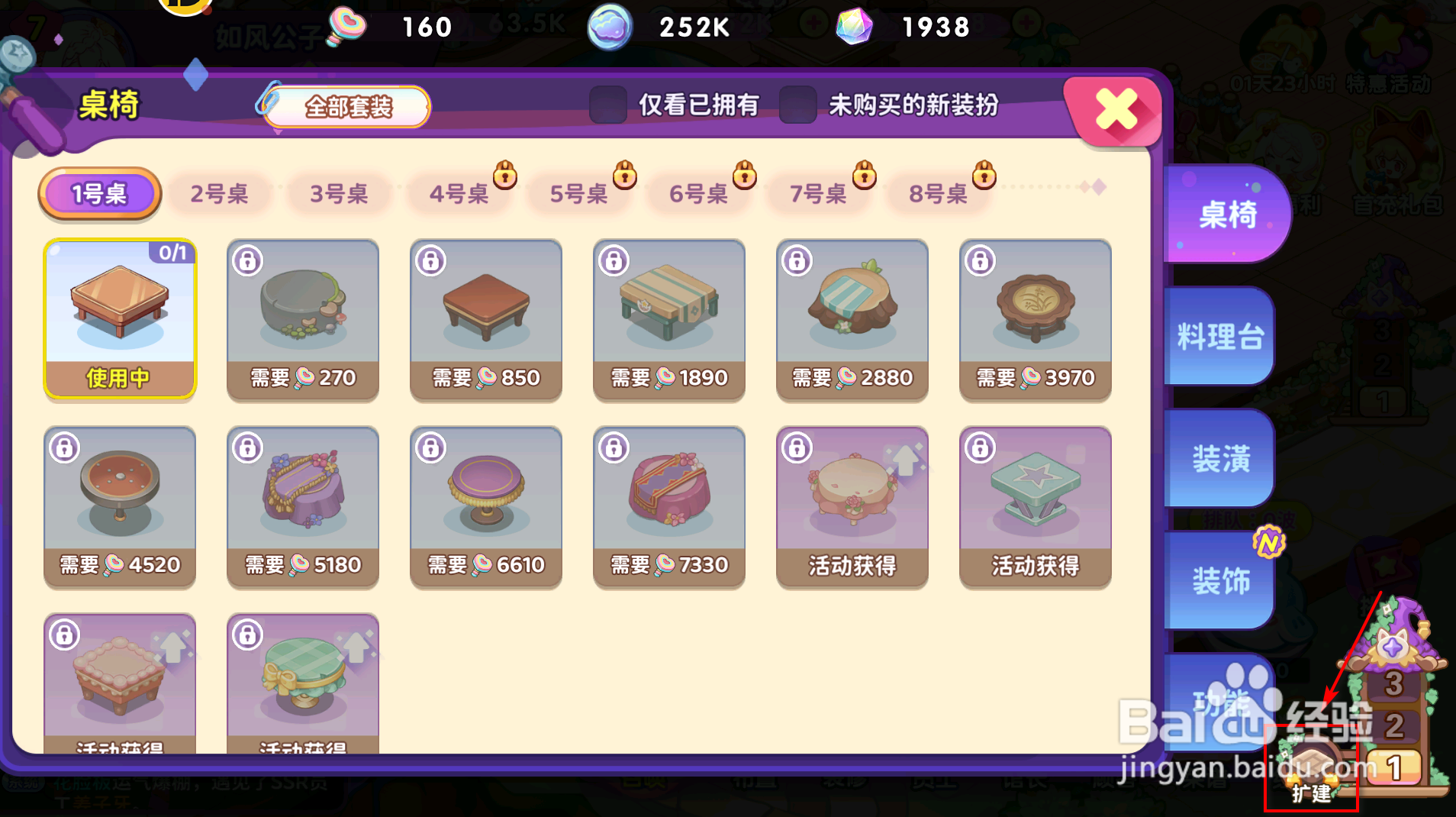
Task: Purchase the green table costing 1890
Action: 668,319
